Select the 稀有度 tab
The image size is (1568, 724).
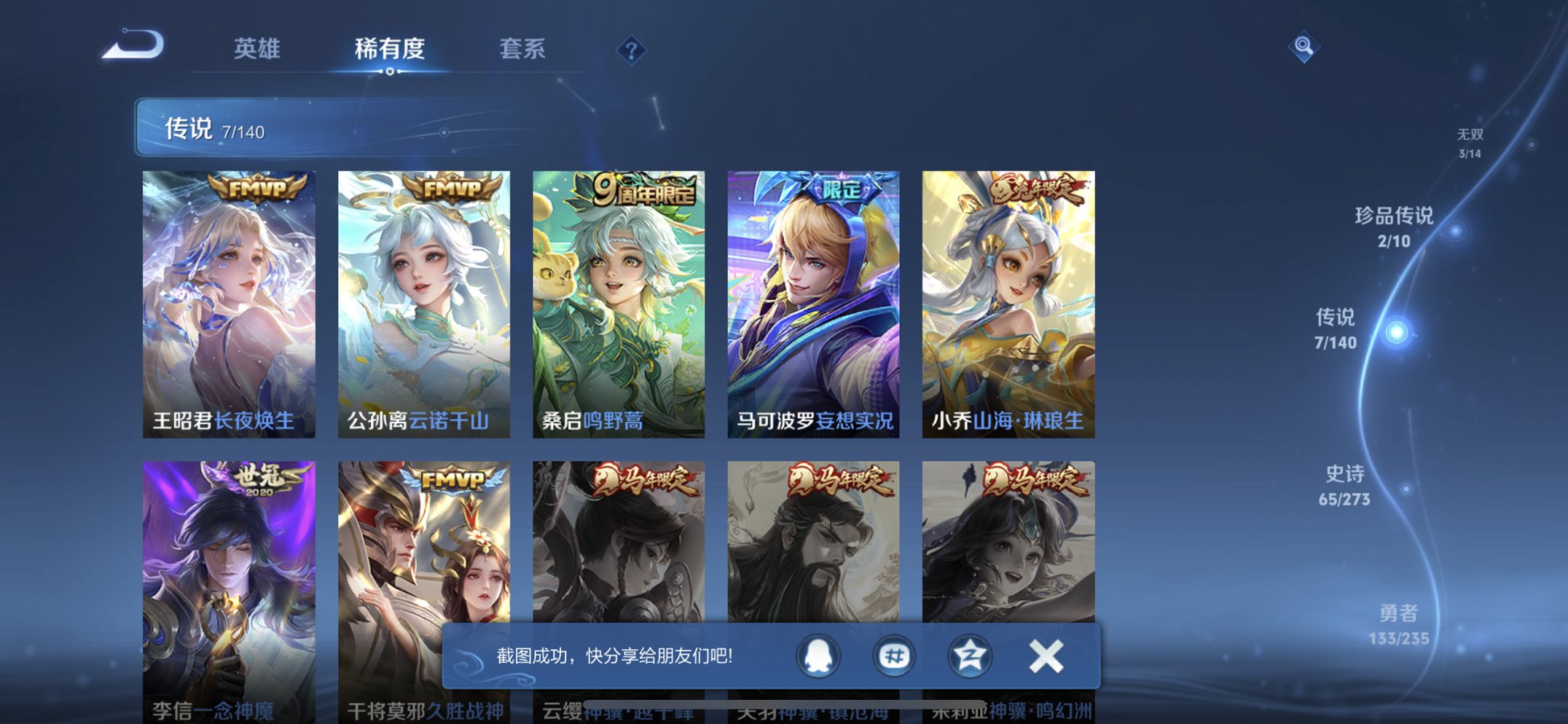[390, 50]
